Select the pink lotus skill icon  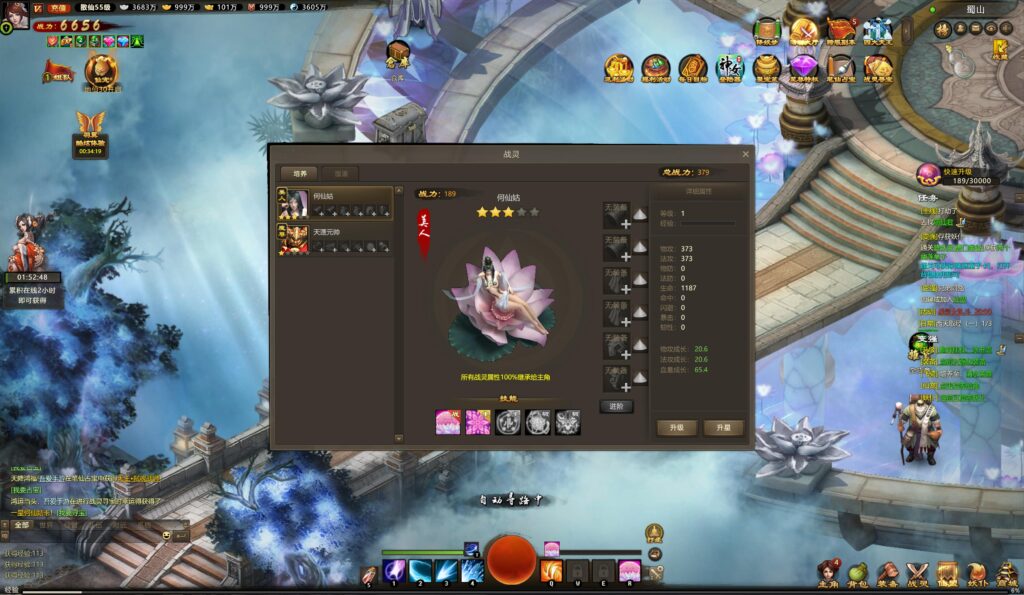click(448, 422)
